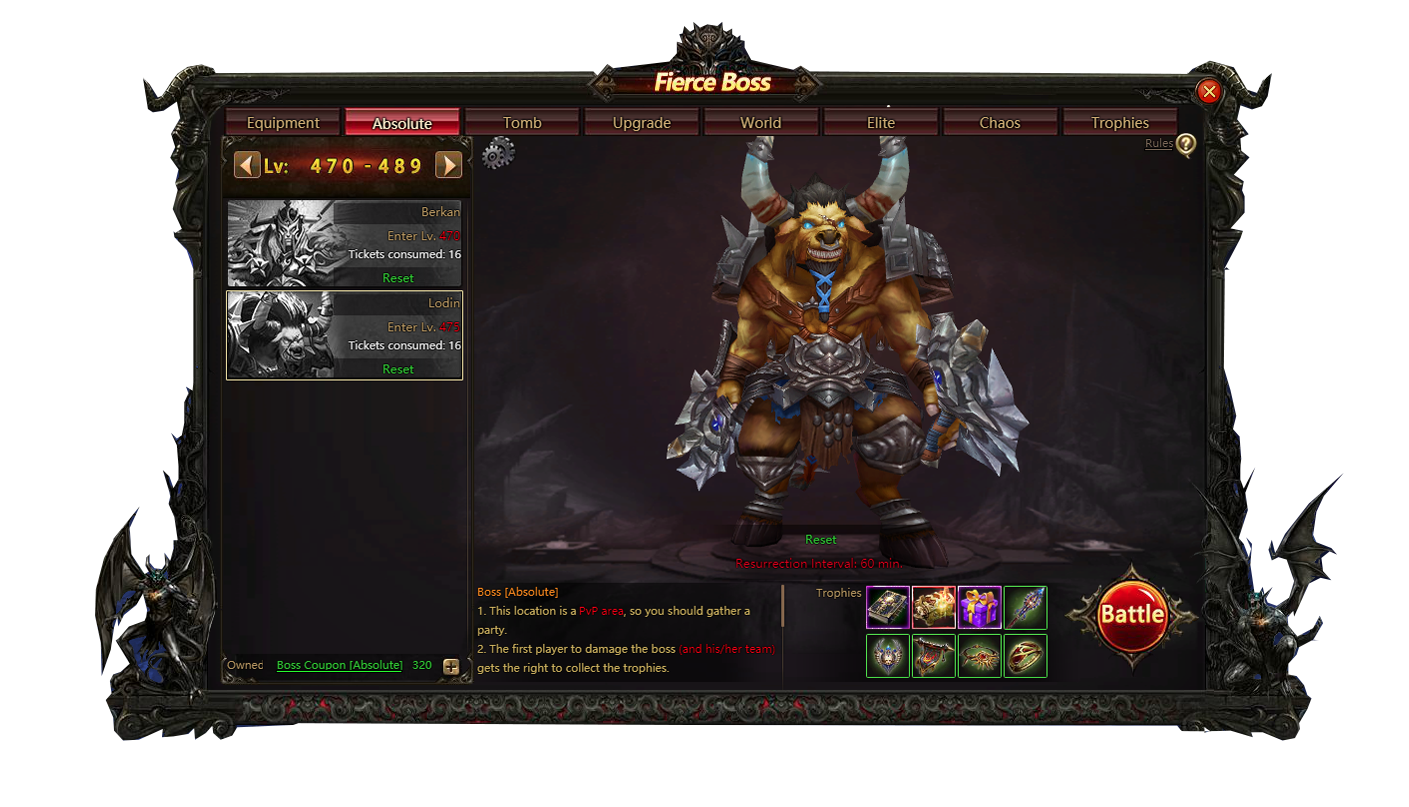1409x807 pixels.
Task: Inspect the golden treasure chest trophy
Action: tap(934, 607)
